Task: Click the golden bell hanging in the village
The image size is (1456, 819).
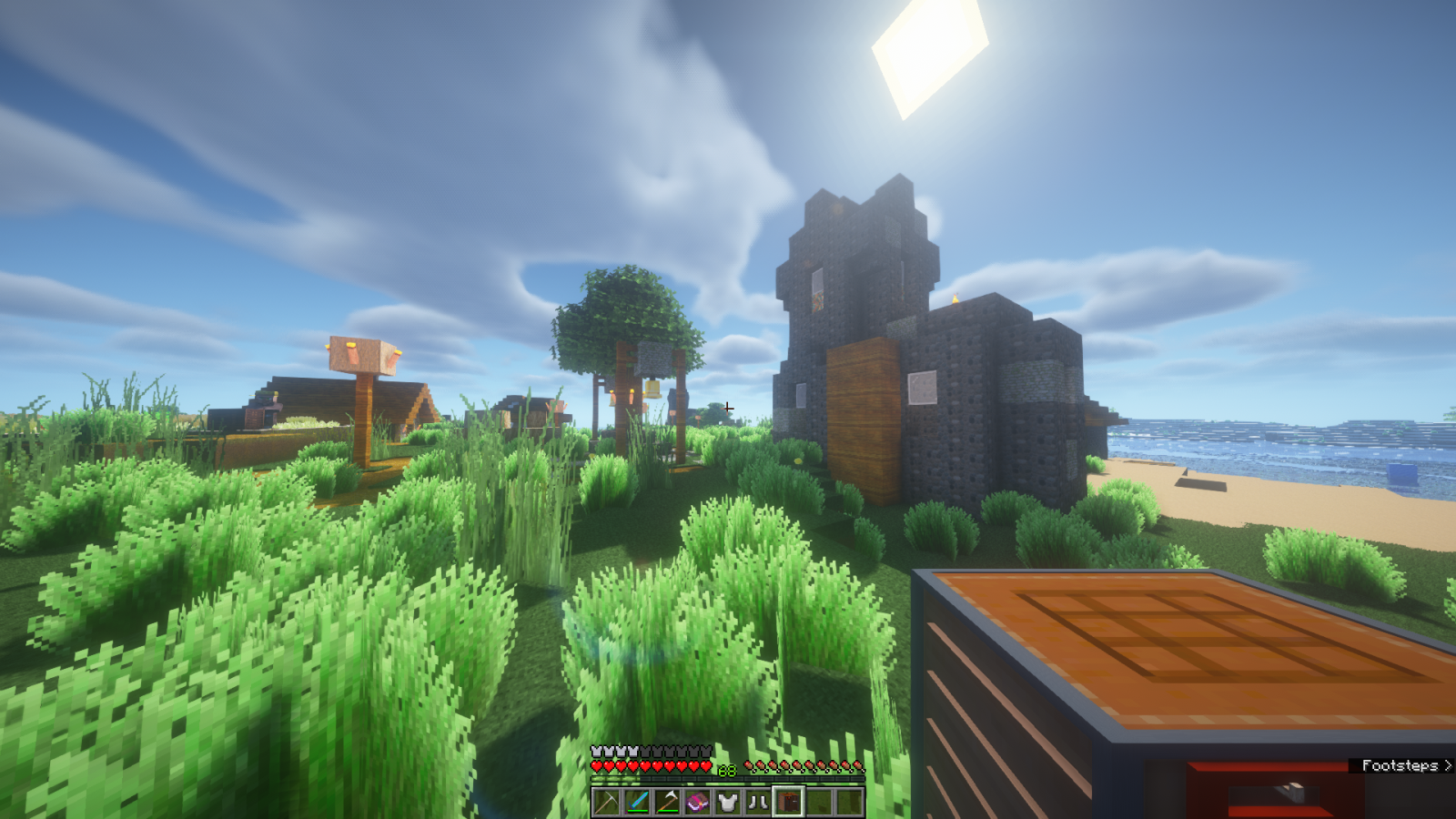Action: (x=653, y=389)
